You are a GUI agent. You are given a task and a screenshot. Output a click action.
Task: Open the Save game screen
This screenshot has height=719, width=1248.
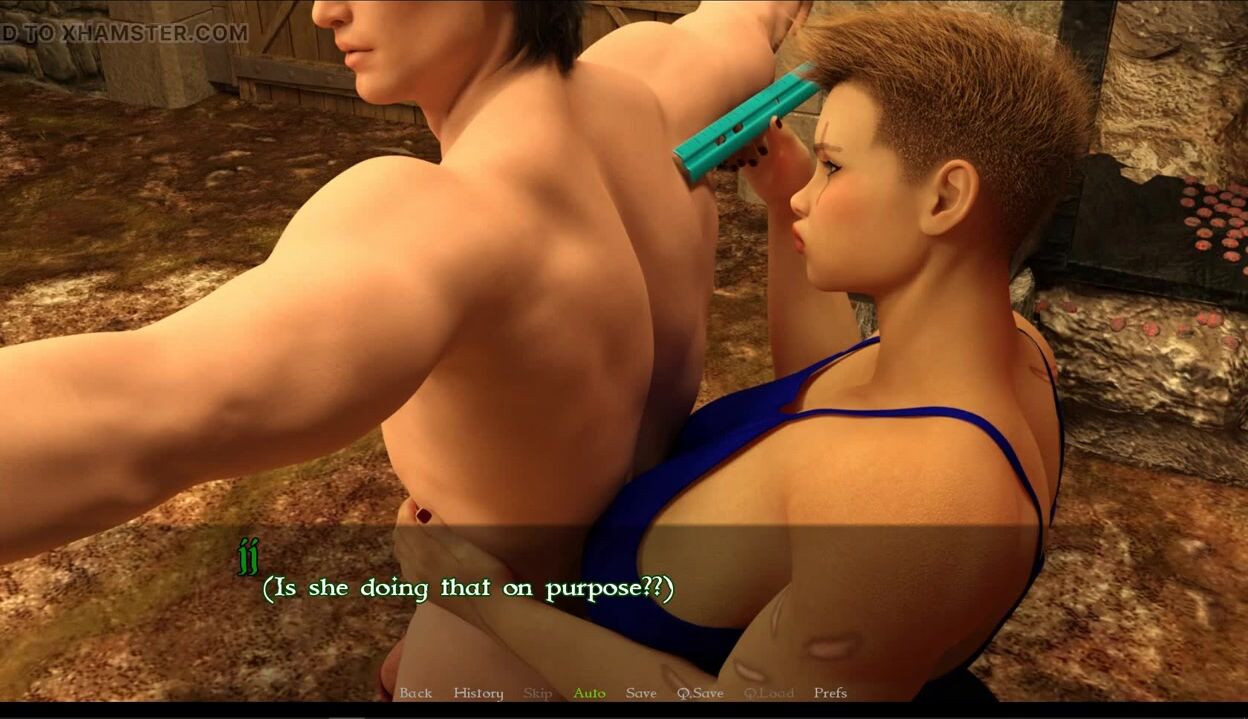click(x=641, y=693)
